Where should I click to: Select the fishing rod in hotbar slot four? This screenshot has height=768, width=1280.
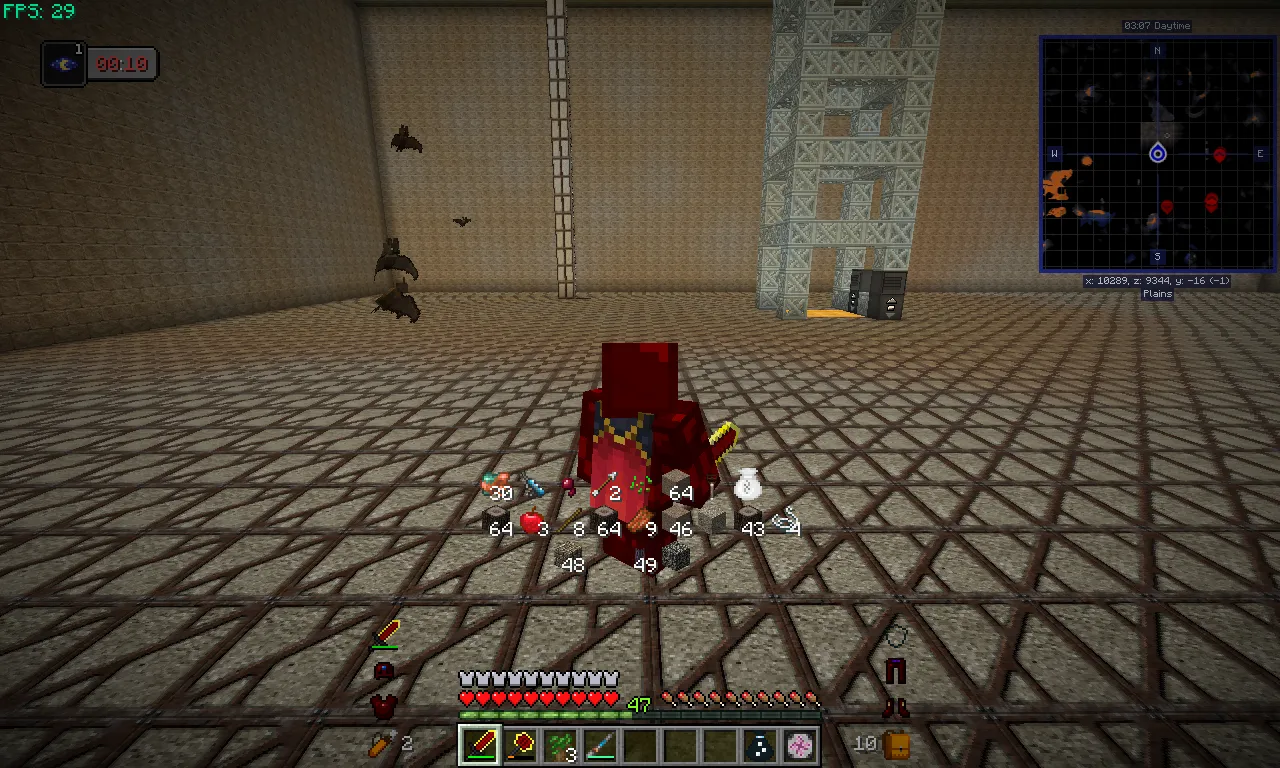pos(600,744)
